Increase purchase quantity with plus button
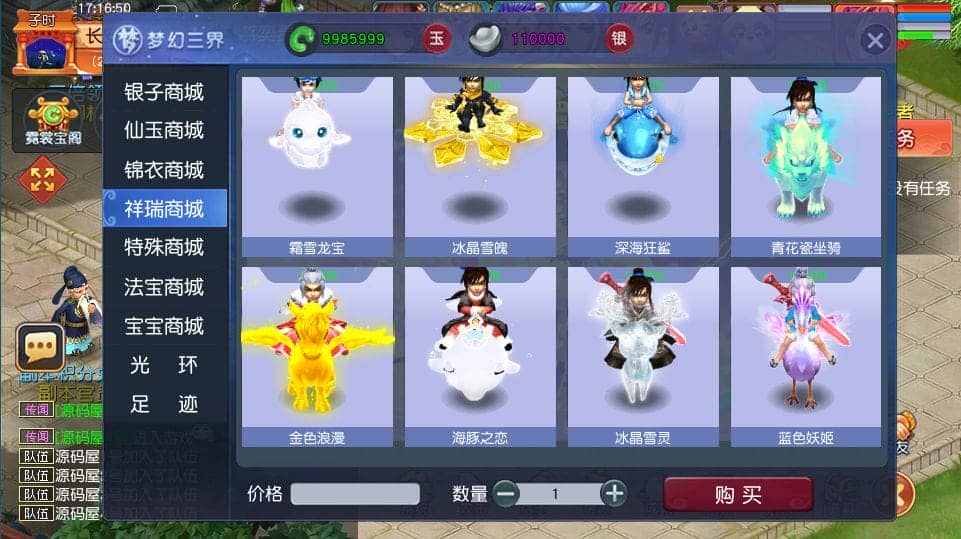 [x=614, y=493]
